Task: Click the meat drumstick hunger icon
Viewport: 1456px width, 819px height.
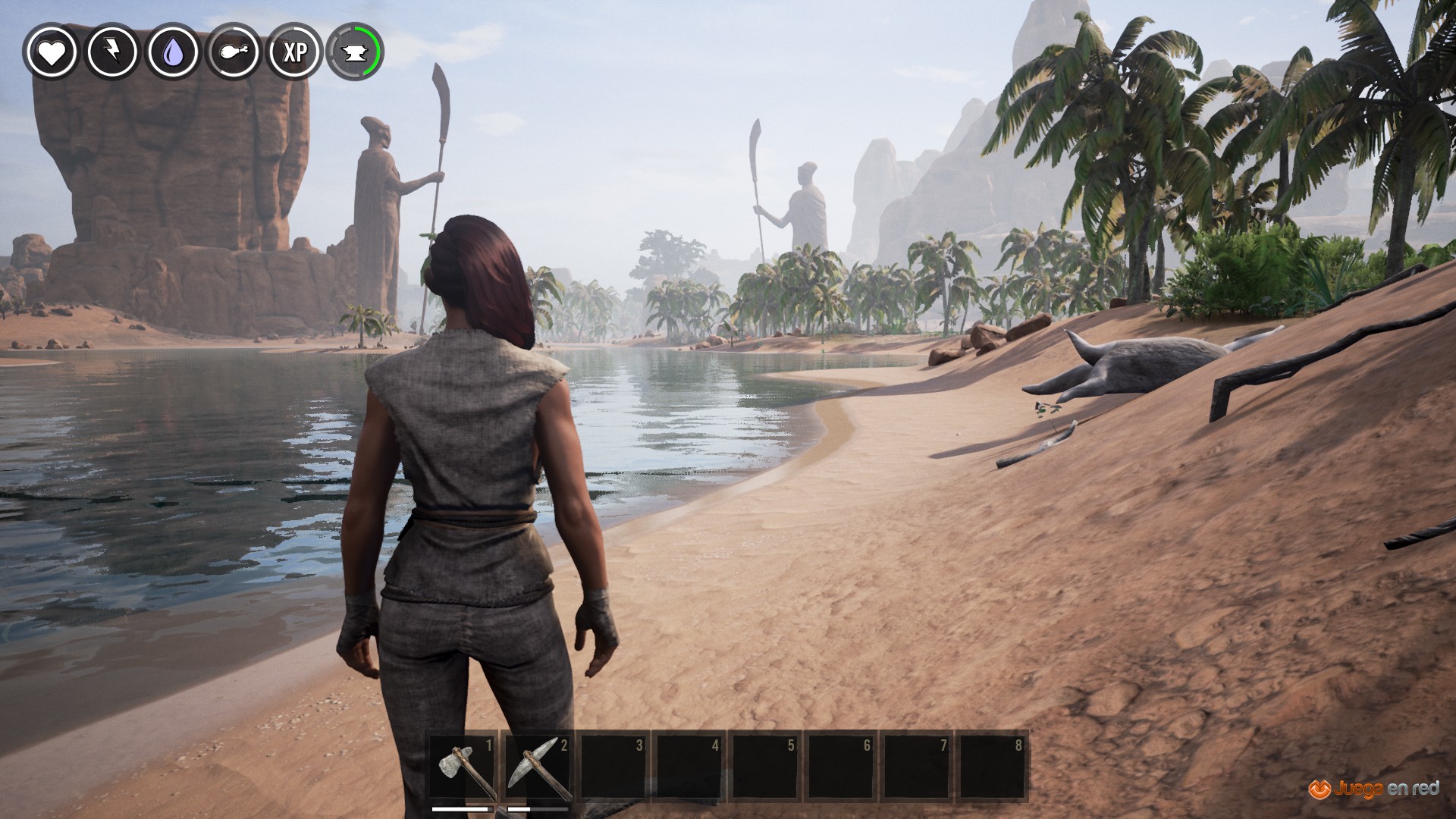Action: click(x=234, y=52)
